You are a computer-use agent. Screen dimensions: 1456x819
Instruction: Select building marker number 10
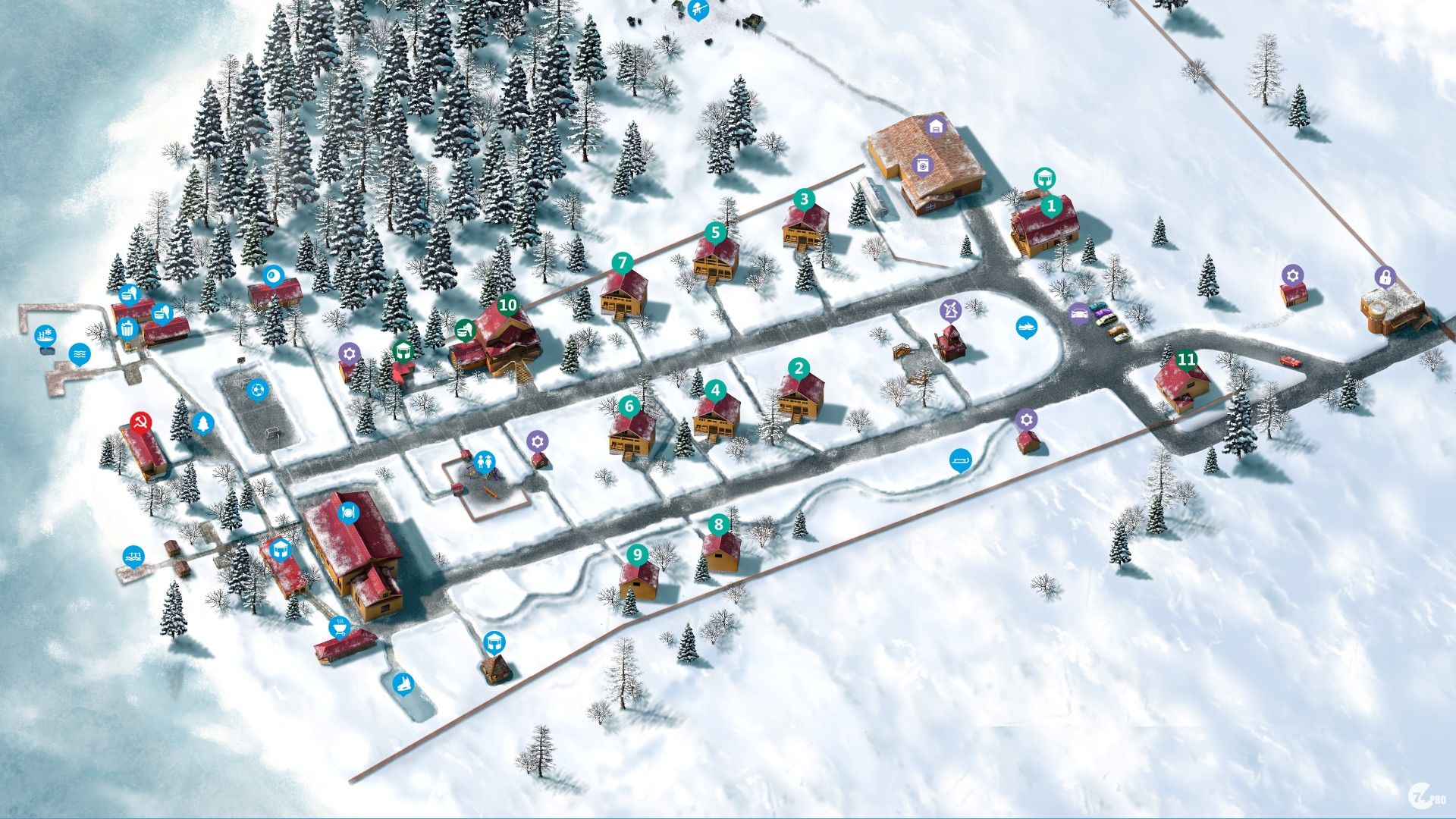[x=507, y=306]
